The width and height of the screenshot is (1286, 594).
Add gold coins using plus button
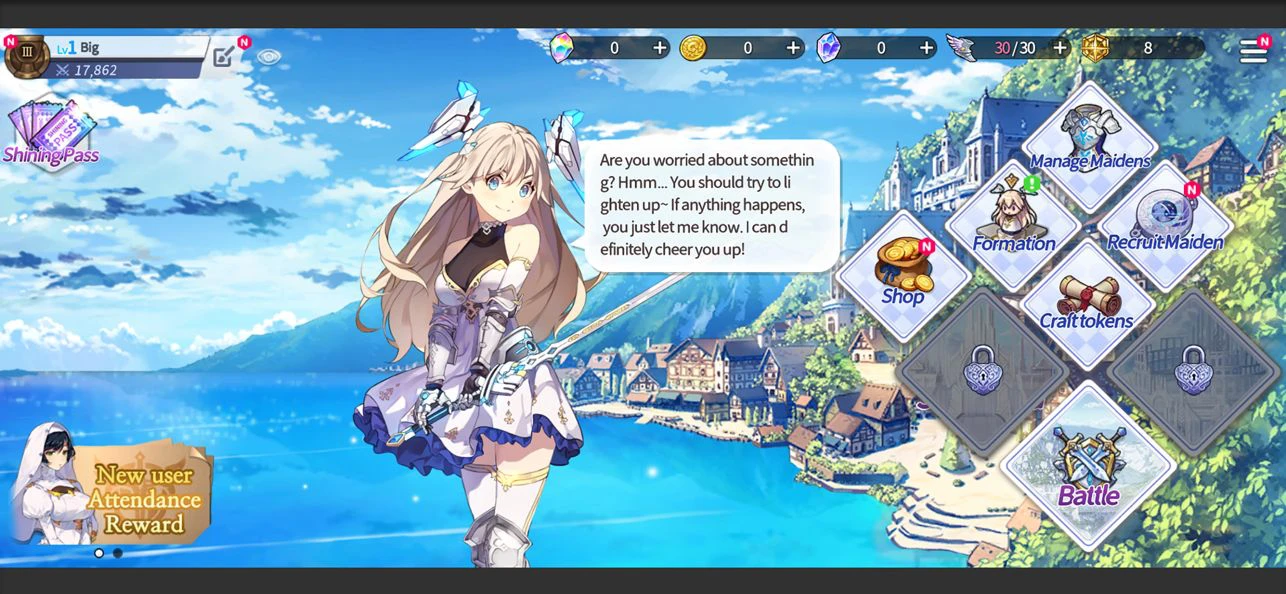(x=793, y=48)
